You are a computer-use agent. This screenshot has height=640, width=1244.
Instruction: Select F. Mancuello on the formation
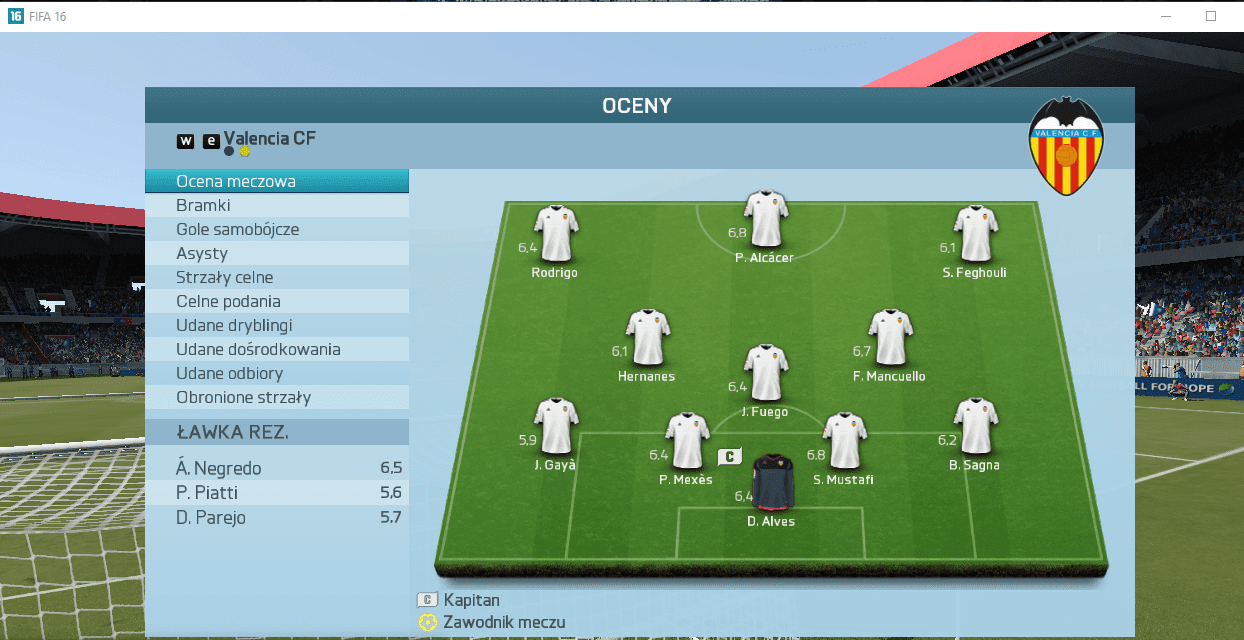[890, 337]
